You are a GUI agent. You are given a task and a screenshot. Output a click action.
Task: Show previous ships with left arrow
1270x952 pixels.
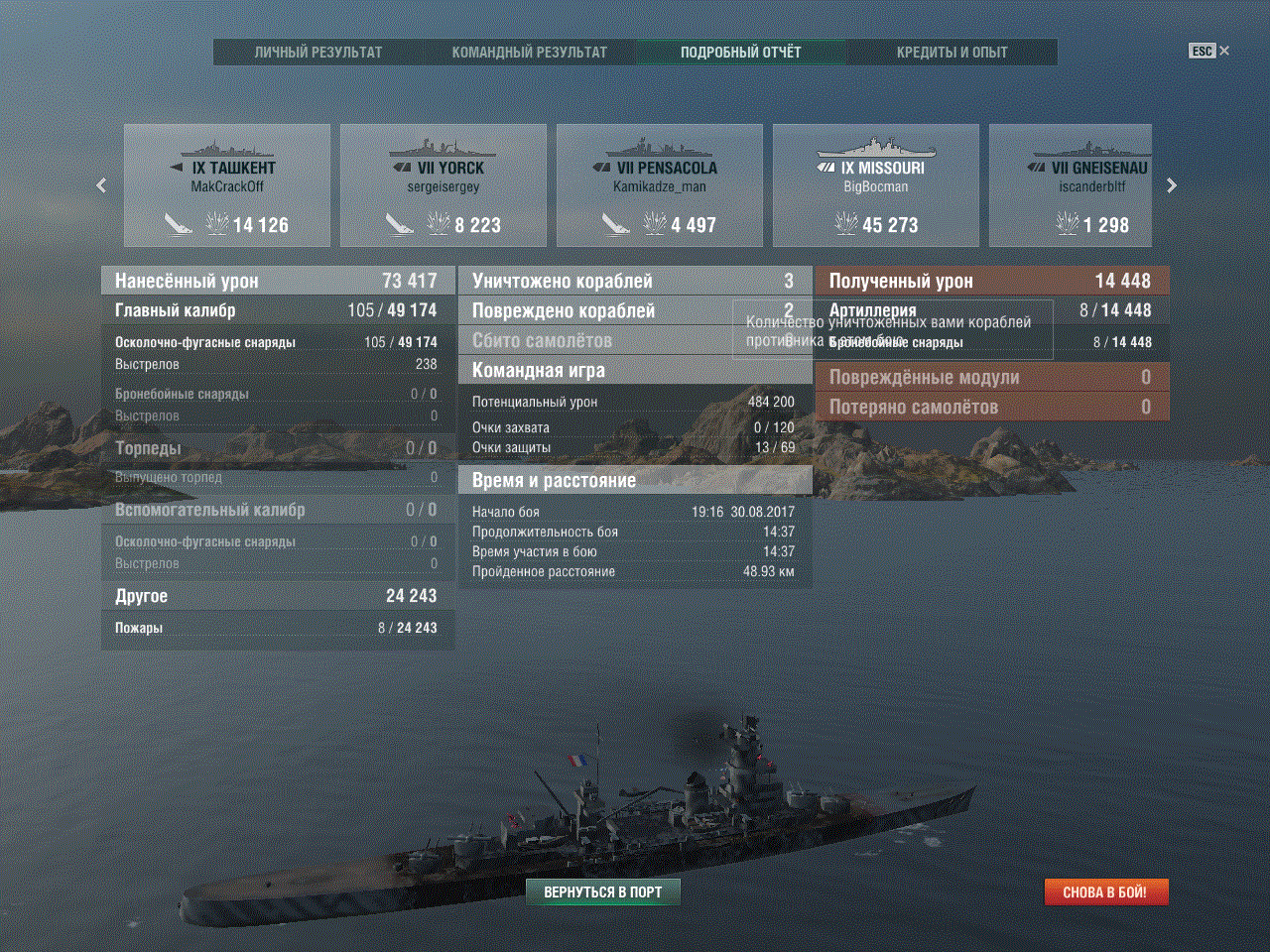pyautogui.click(x=101, y=185)
